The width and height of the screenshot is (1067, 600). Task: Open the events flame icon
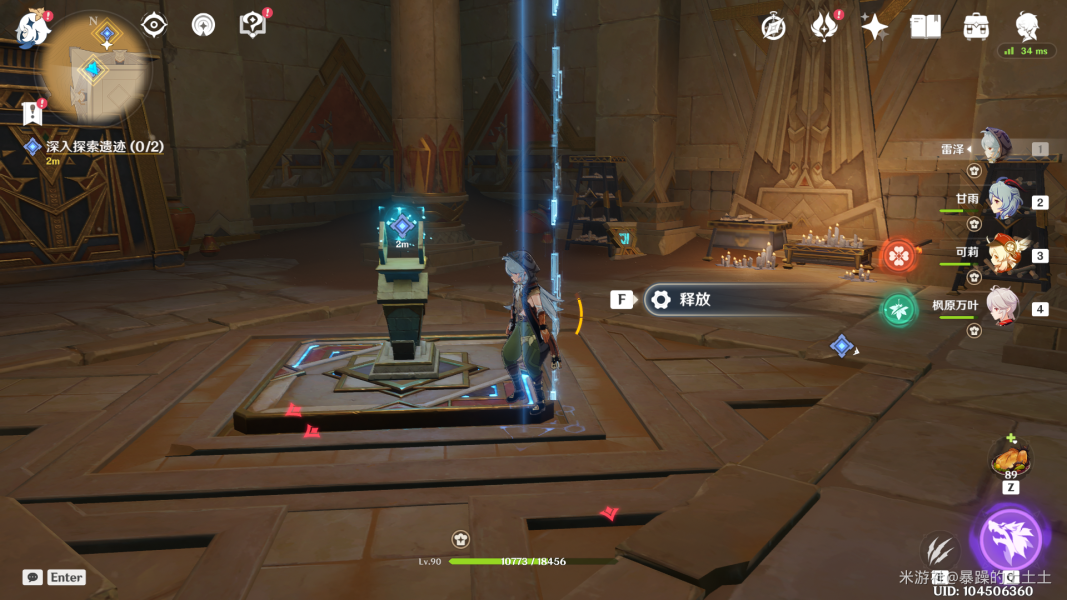tap(824, 27)
